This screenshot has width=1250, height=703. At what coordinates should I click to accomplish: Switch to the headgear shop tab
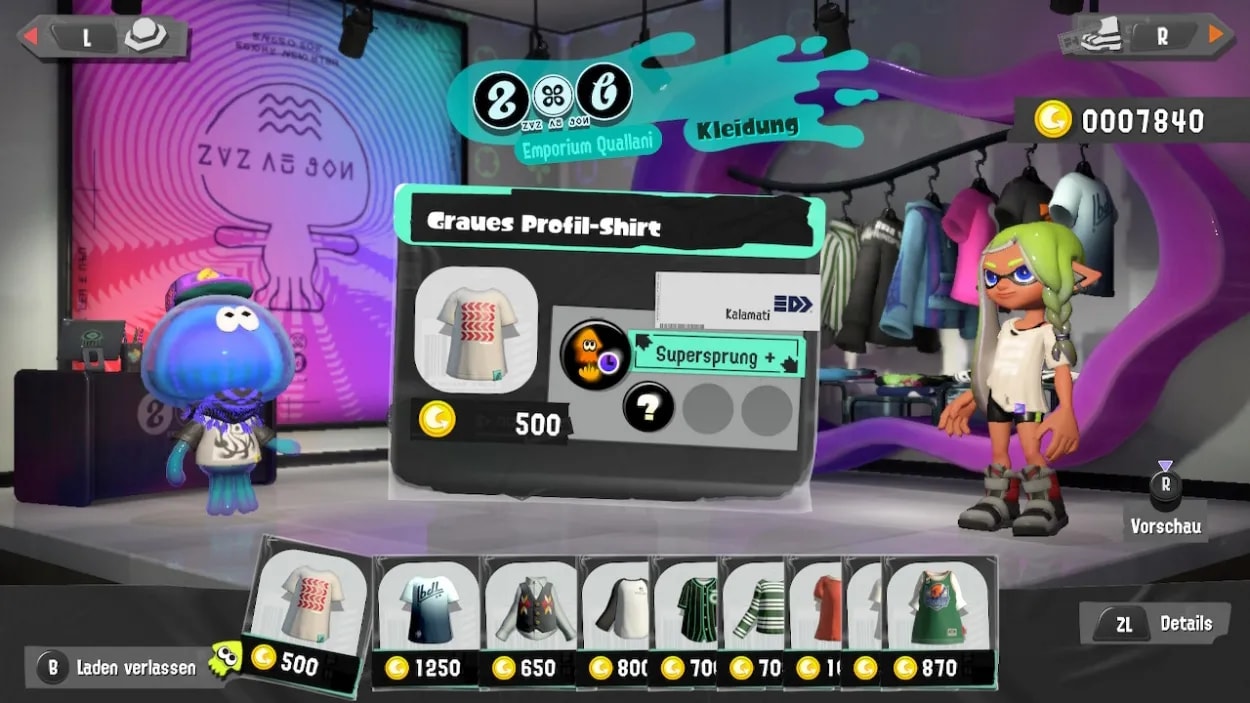coord(105,37)
